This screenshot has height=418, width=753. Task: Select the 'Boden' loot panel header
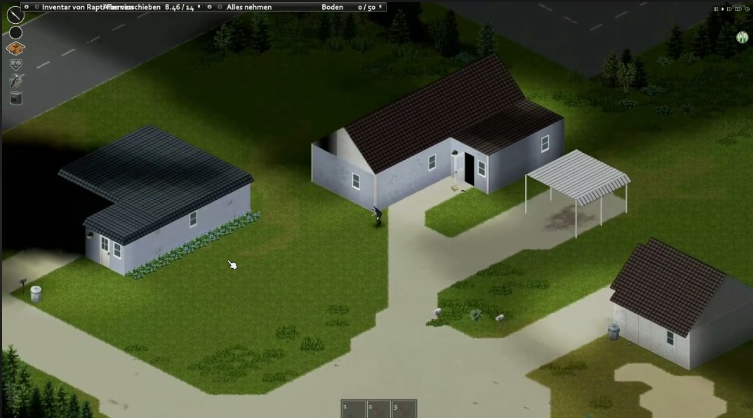pyautogui.click(x=333, y=6)
